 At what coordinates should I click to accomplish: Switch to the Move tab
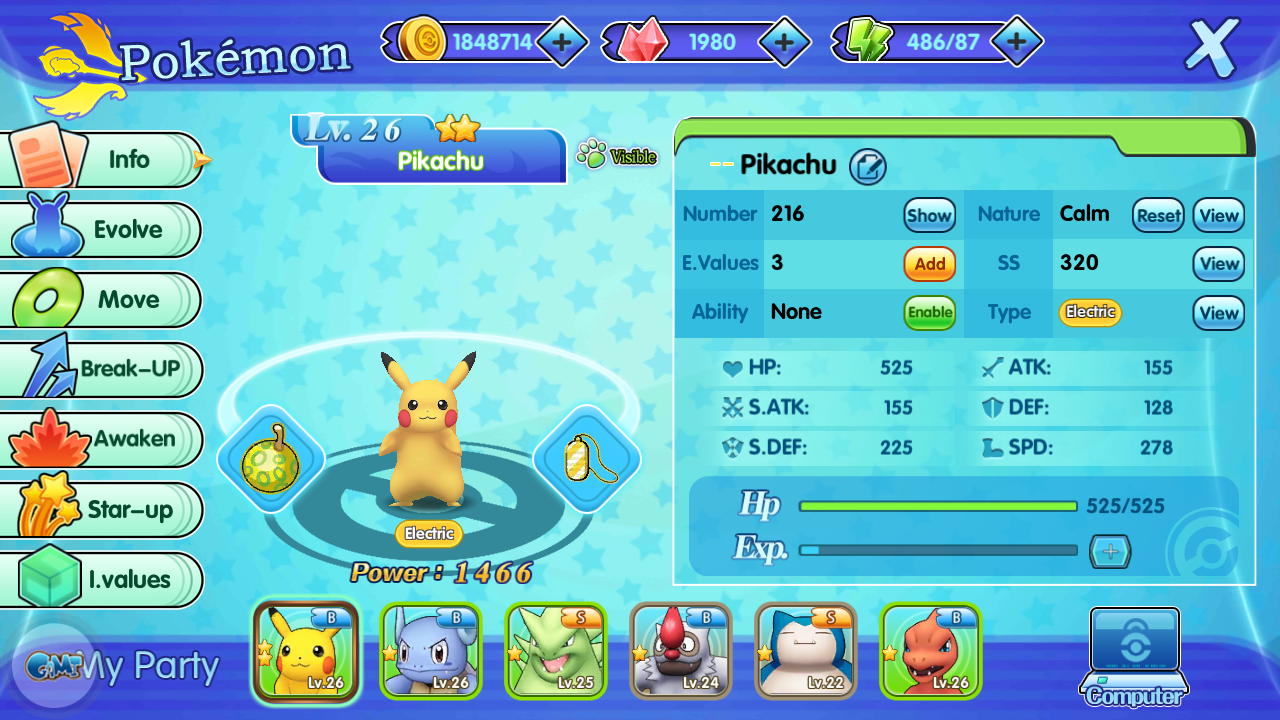click(104, 300)
